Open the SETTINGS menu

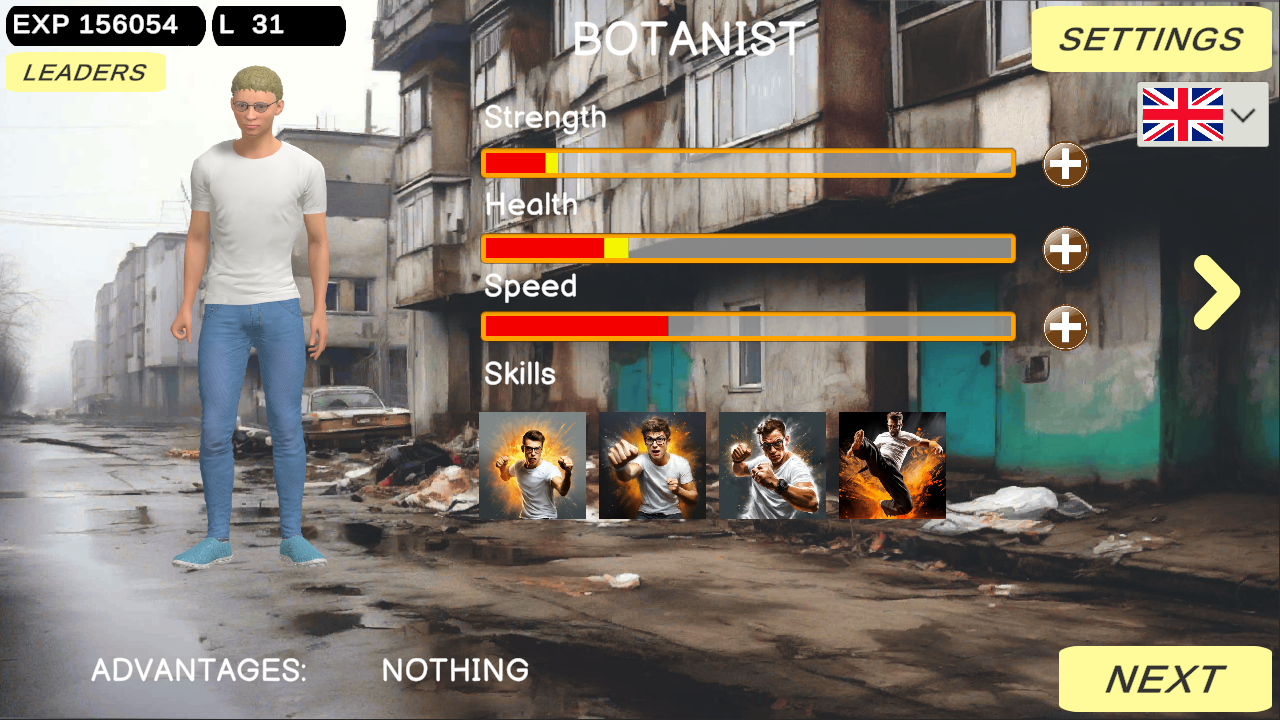(x=1151, y=39)
